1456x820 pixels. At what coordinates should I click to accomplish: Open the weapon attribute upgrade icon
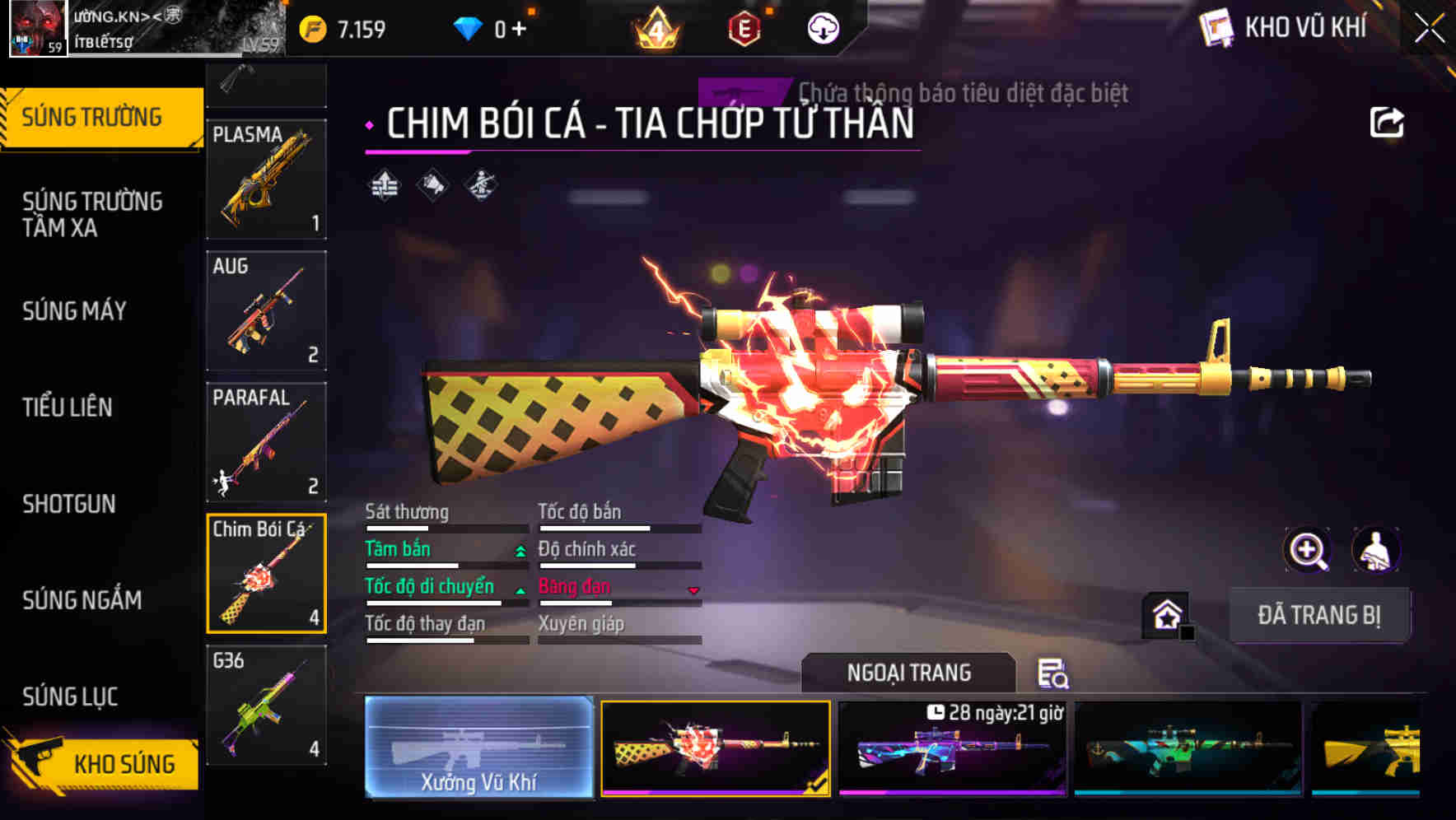385,185
